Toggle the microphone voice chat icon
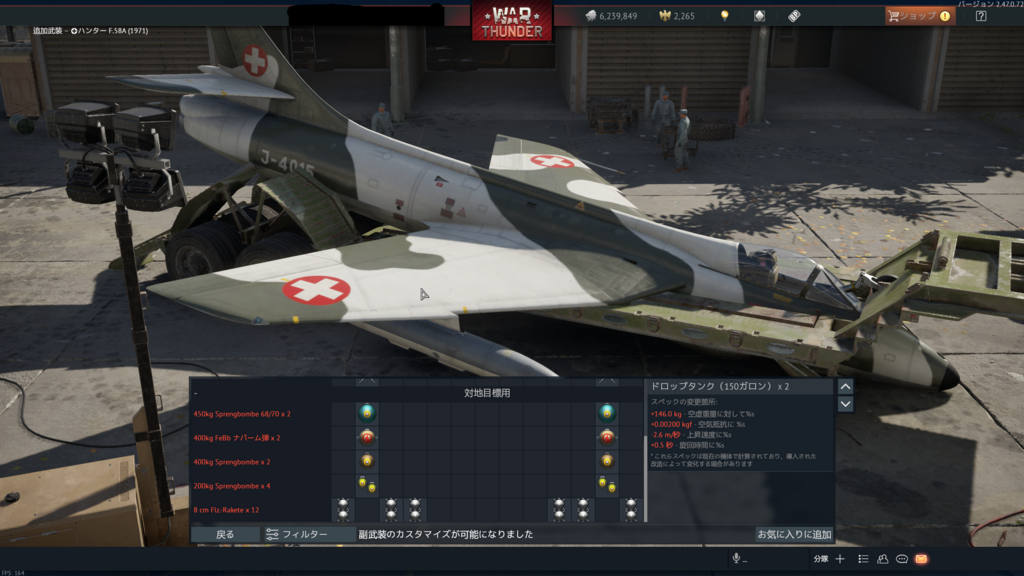This screenshot has height=576, width=1024. click(737, 559)
